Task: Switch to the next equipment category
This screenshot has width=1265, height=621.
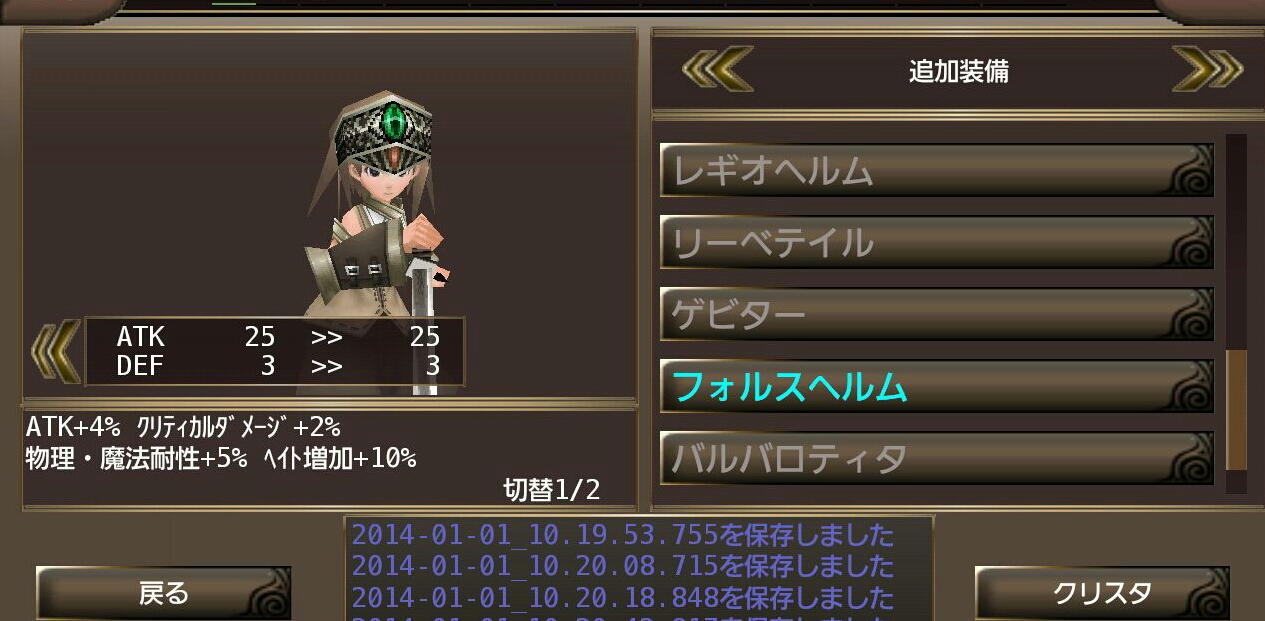Action: [1206, 70]
